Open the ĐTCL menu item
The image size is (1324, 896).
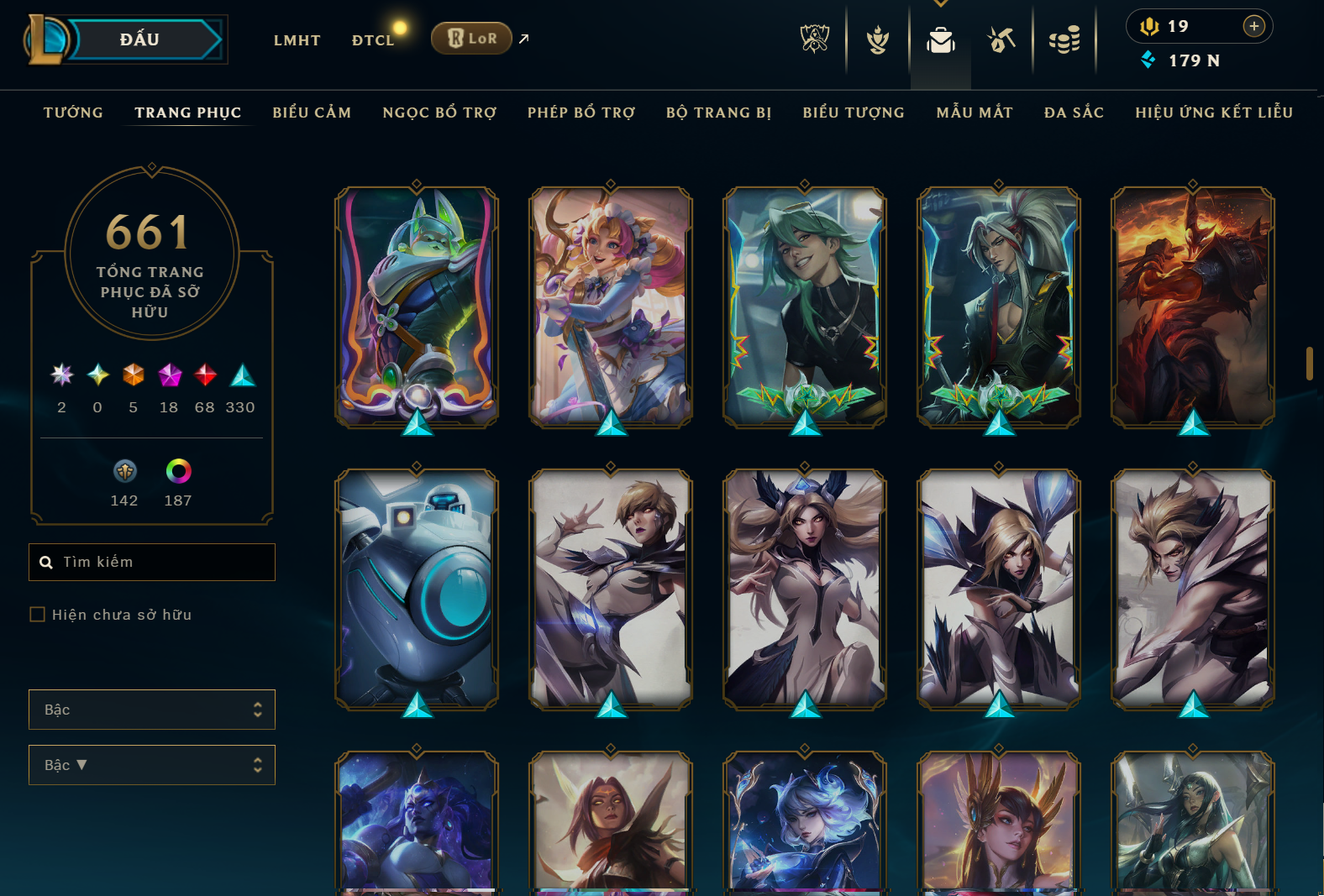click(373, 39)
